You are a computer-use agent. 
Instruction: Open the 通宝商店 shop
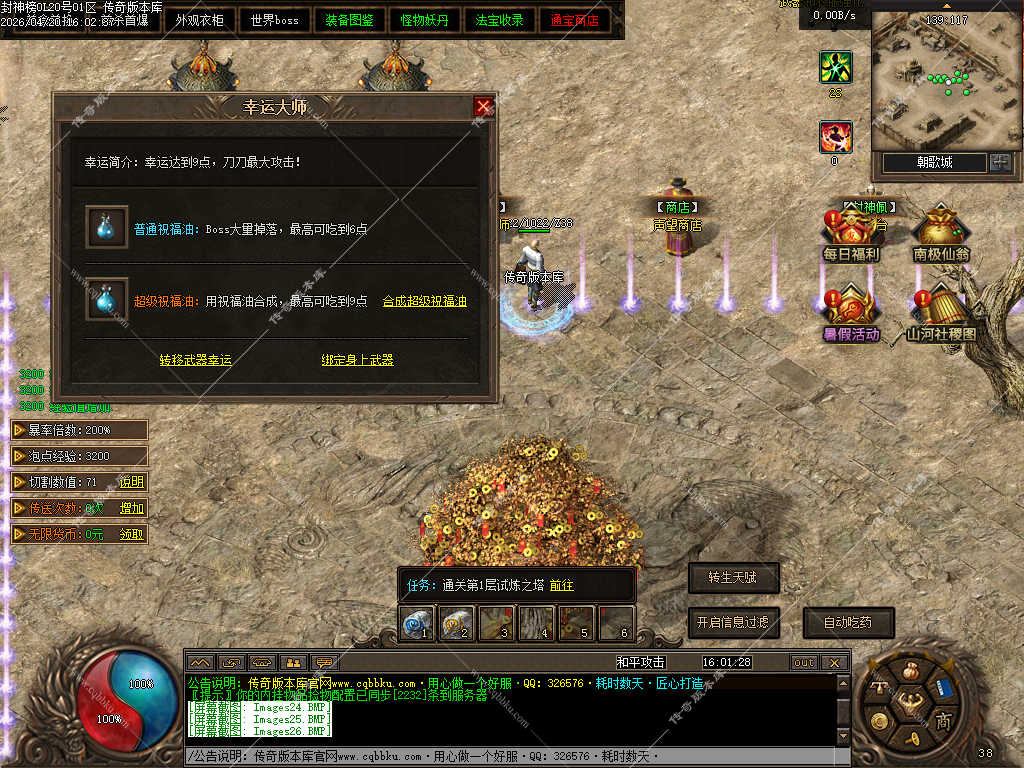click(575, 20)
